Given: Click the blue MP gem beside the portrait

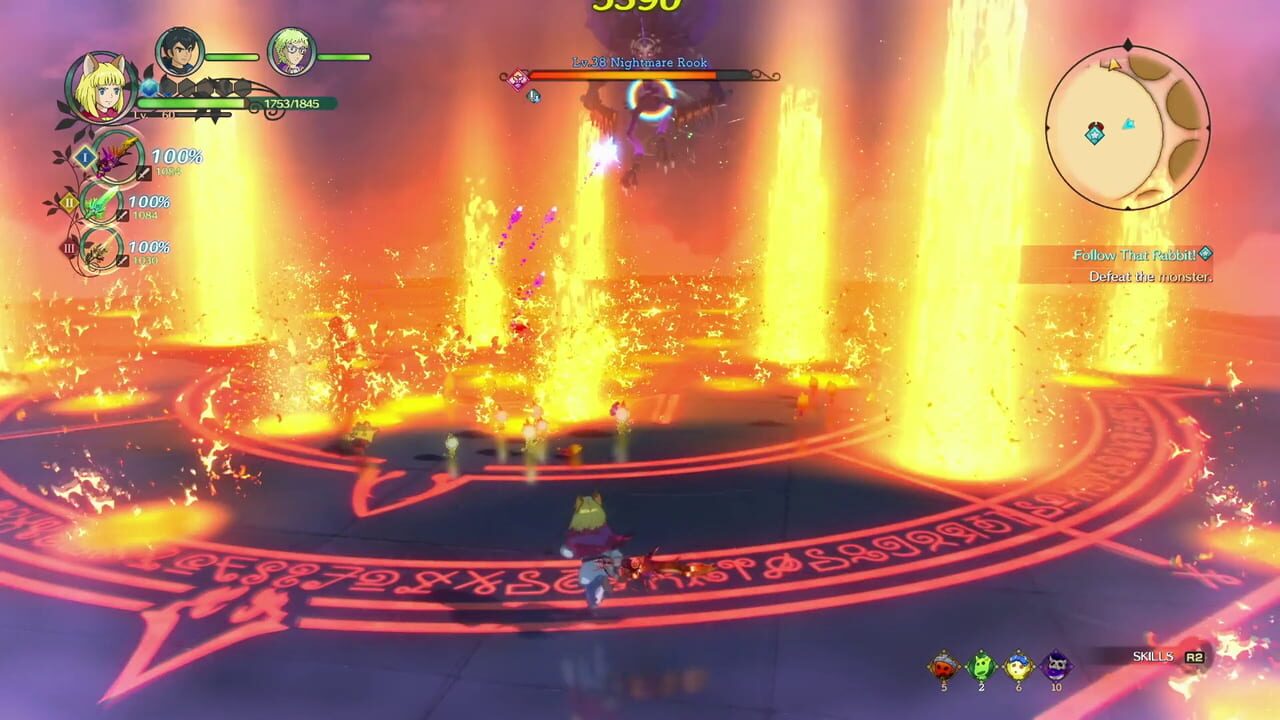Looking at the screenshot, I should [150, 88].
